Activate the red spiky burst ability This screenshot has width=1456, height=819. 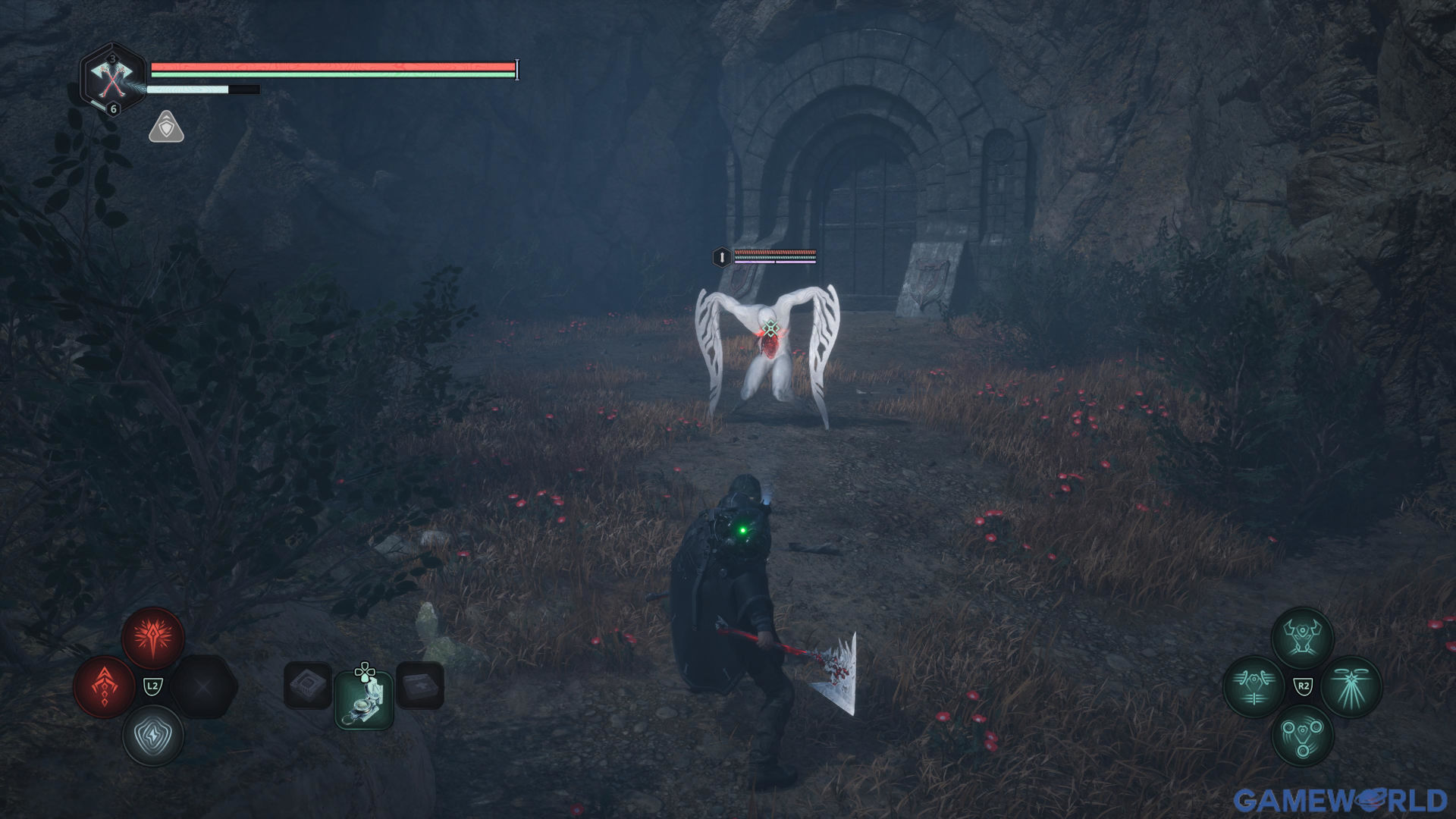point(153,638)
